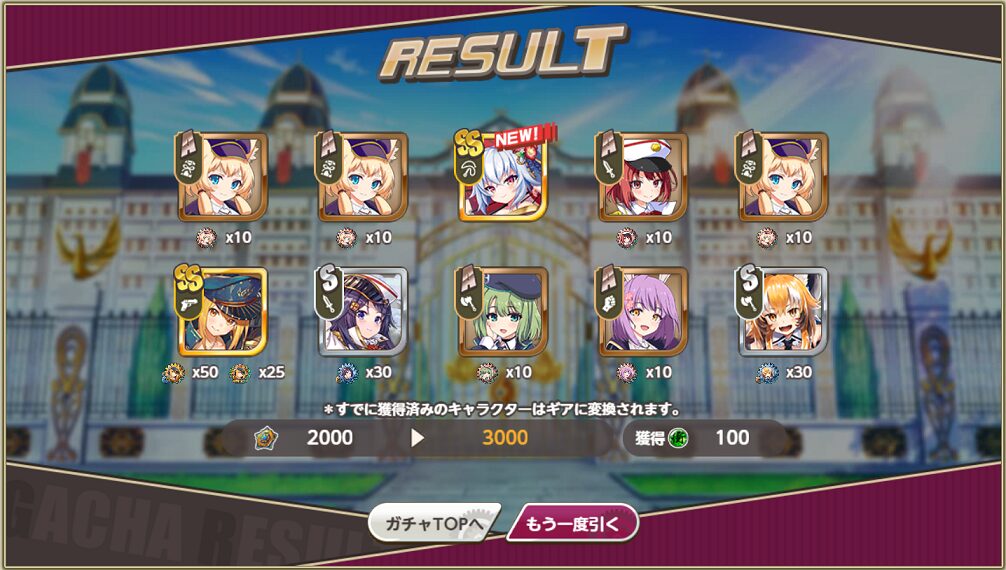Select the S-rank dark purple-haired girl card
This screenshot has width=1006, height=570.
363,311
